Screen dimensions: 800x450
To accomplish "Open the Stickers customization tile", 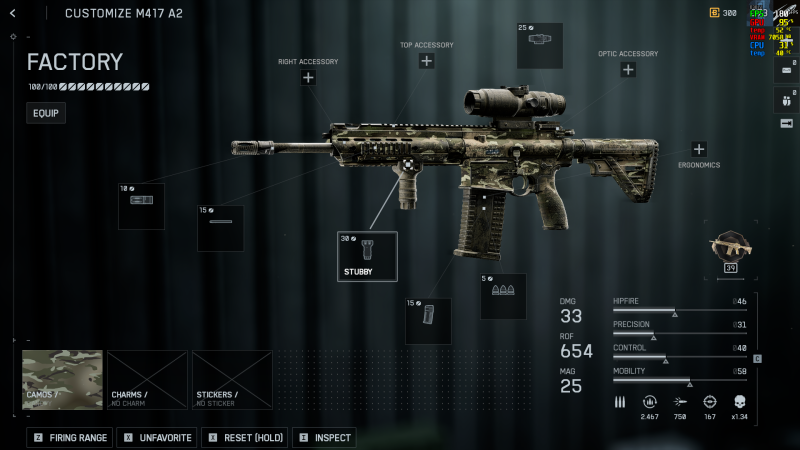I will point(232,380).
